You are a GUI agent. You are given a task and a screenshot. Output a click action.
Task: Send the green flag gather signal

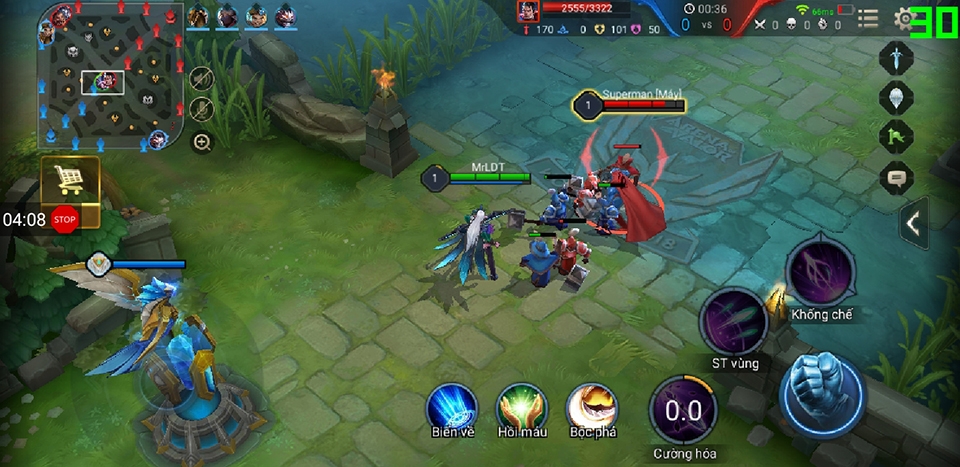coord(895,137)
